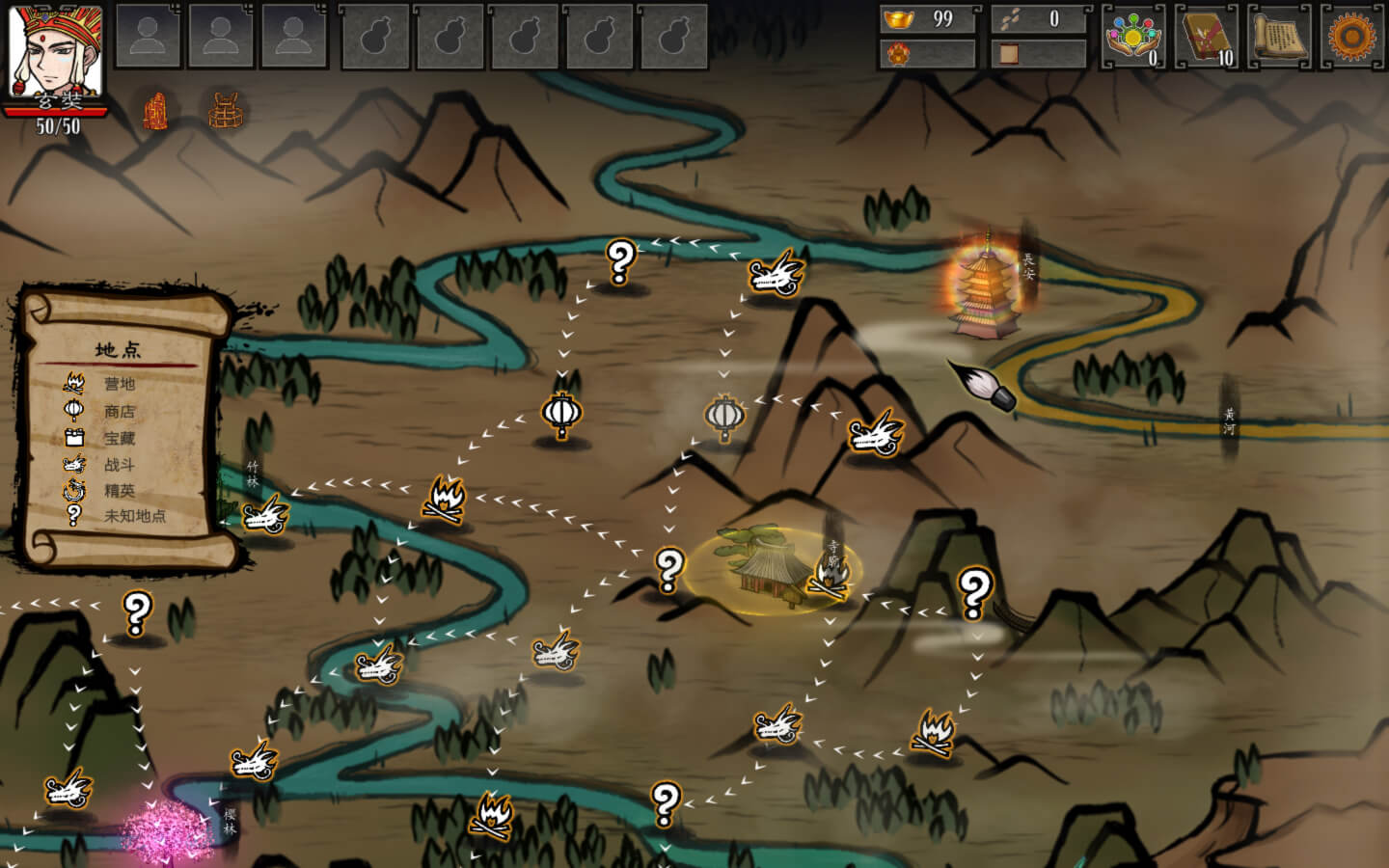Pick the dragon battle node beside 竹林
This screenshot has height=868, width=1389.
pyautogui.click(x=265, y=514)
